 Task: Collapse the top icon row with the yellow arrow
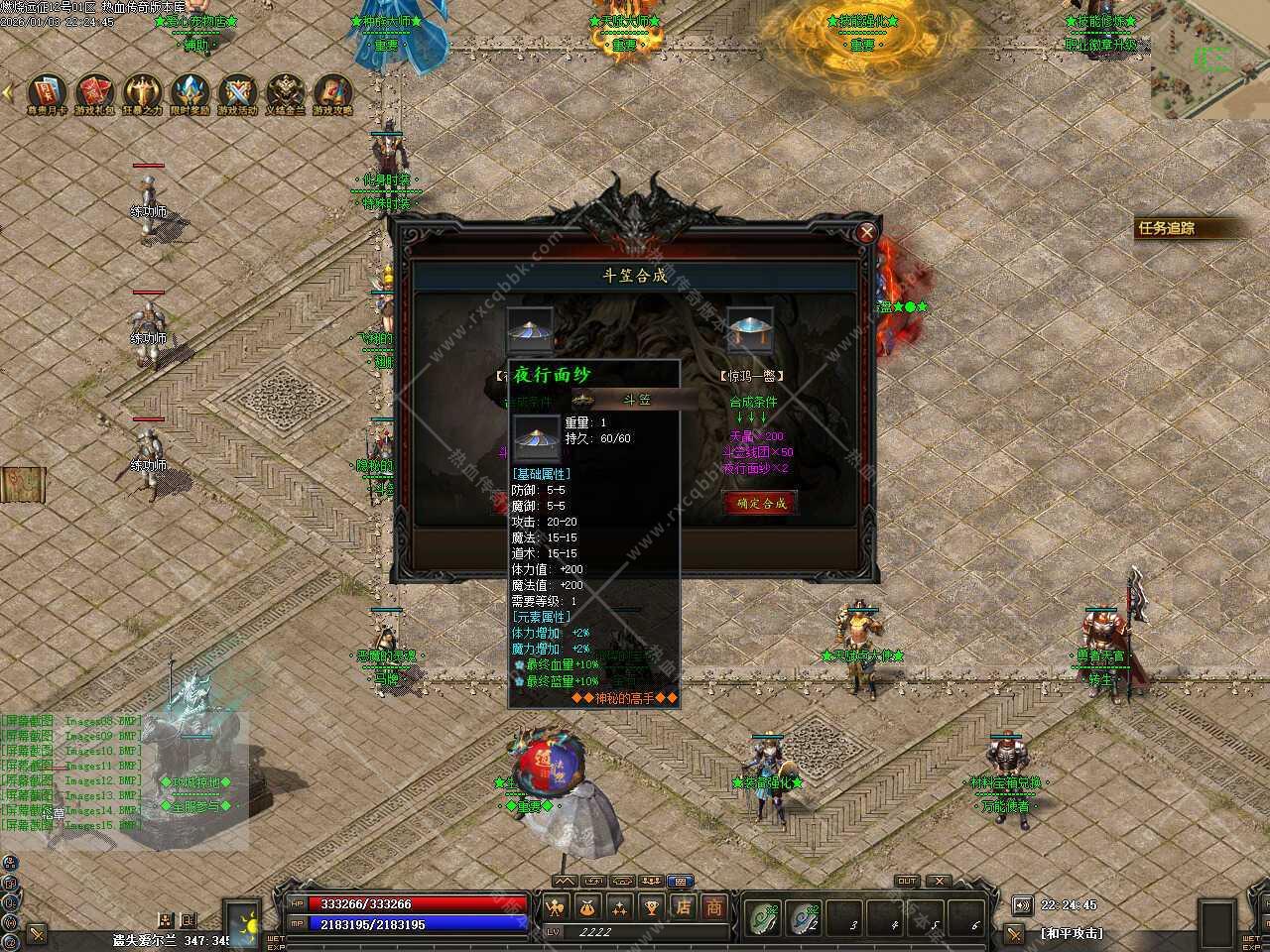point(8,91)
